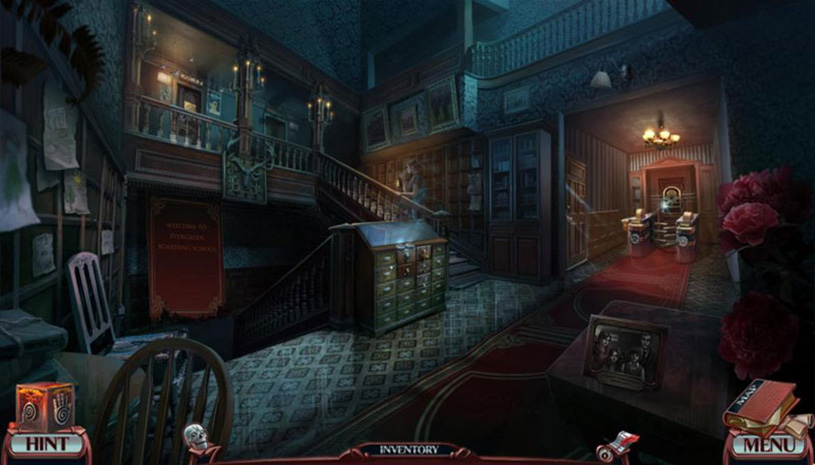Expand the INVENTORY bar
The height and width of the screenshot is (465, 815).
tap(408, 451)
